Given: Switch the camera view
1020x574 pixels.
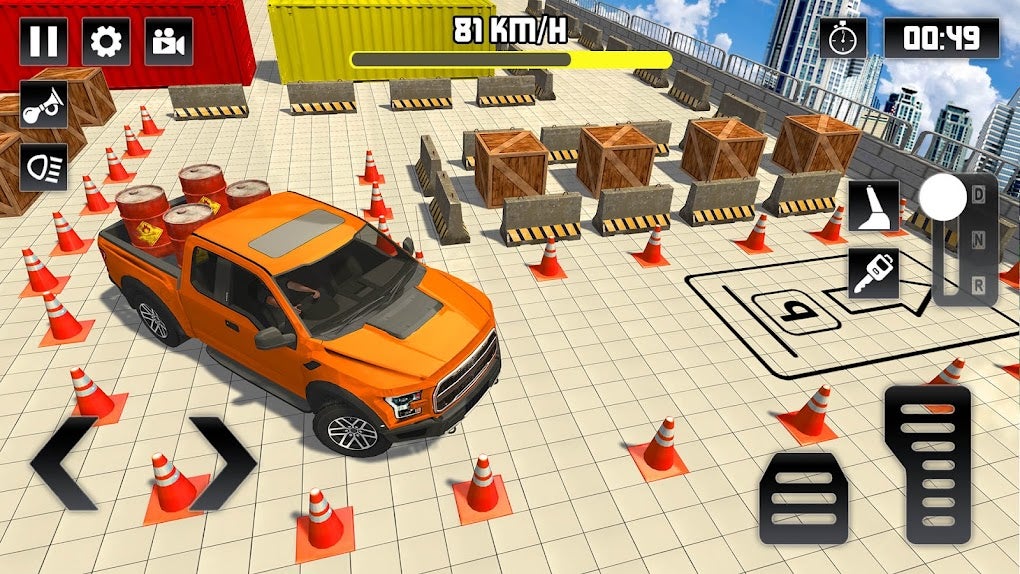Looking at the screenshot, I should [168, 42].
